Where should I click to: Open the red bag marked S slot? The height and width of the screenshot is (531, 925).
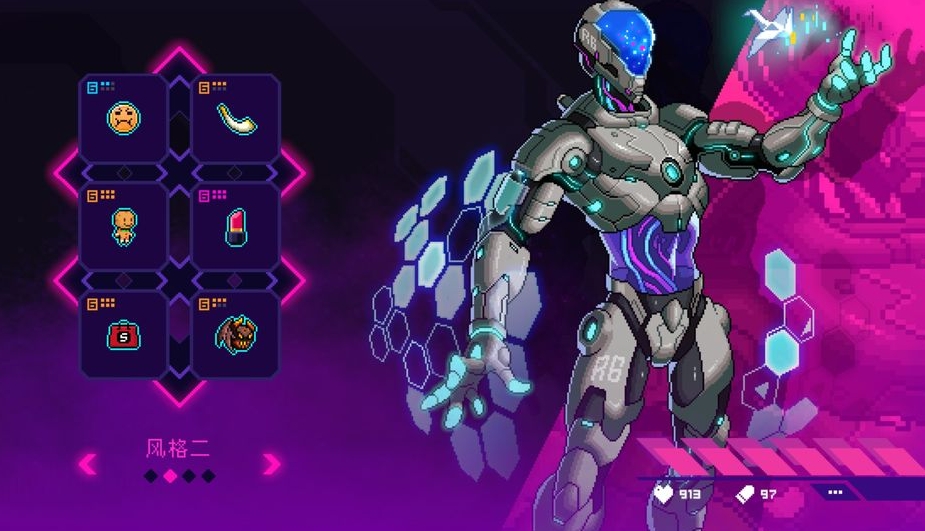point(124,334)
